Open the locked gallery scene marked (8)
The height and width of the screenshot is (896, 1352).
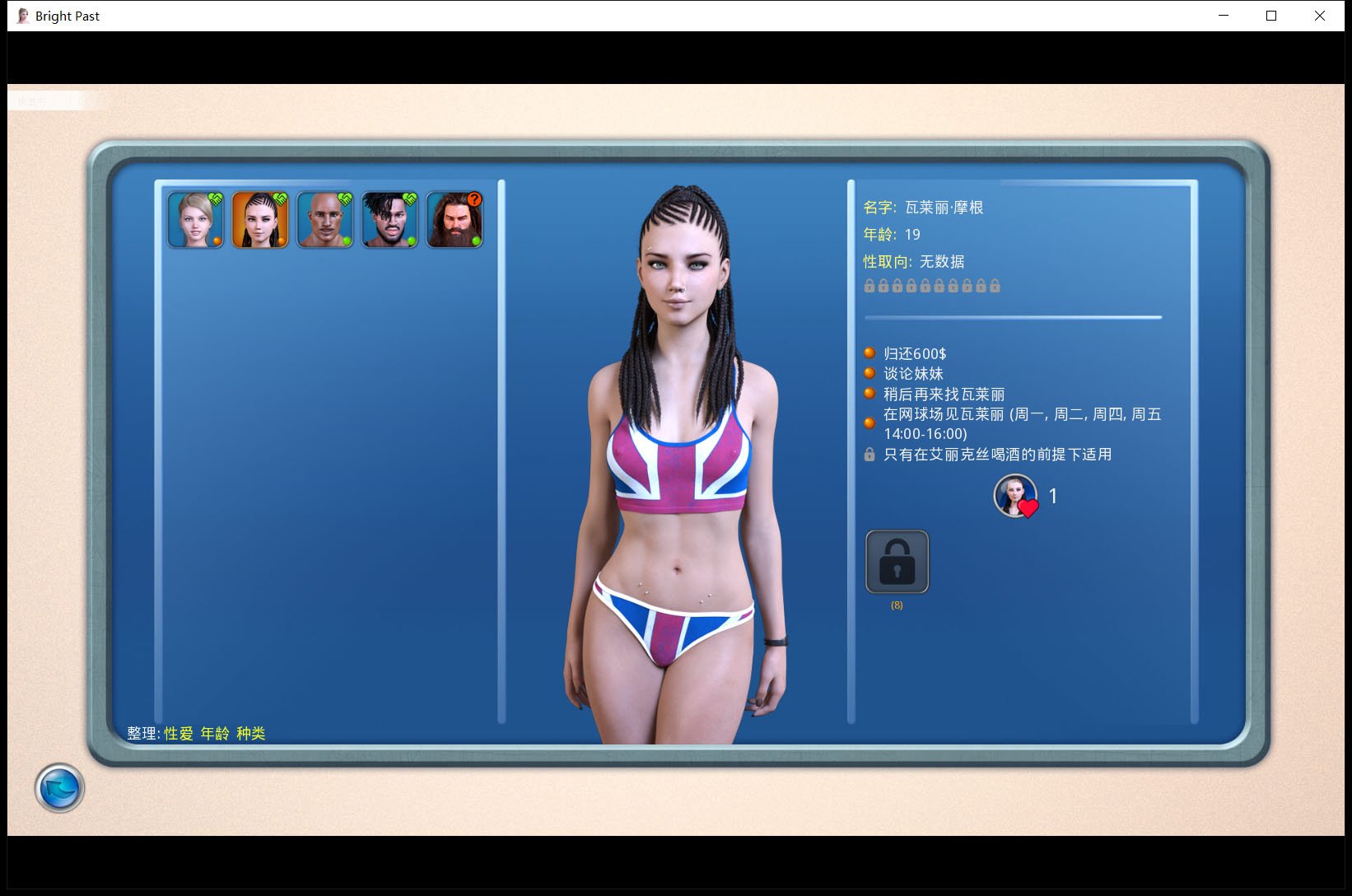896,562
